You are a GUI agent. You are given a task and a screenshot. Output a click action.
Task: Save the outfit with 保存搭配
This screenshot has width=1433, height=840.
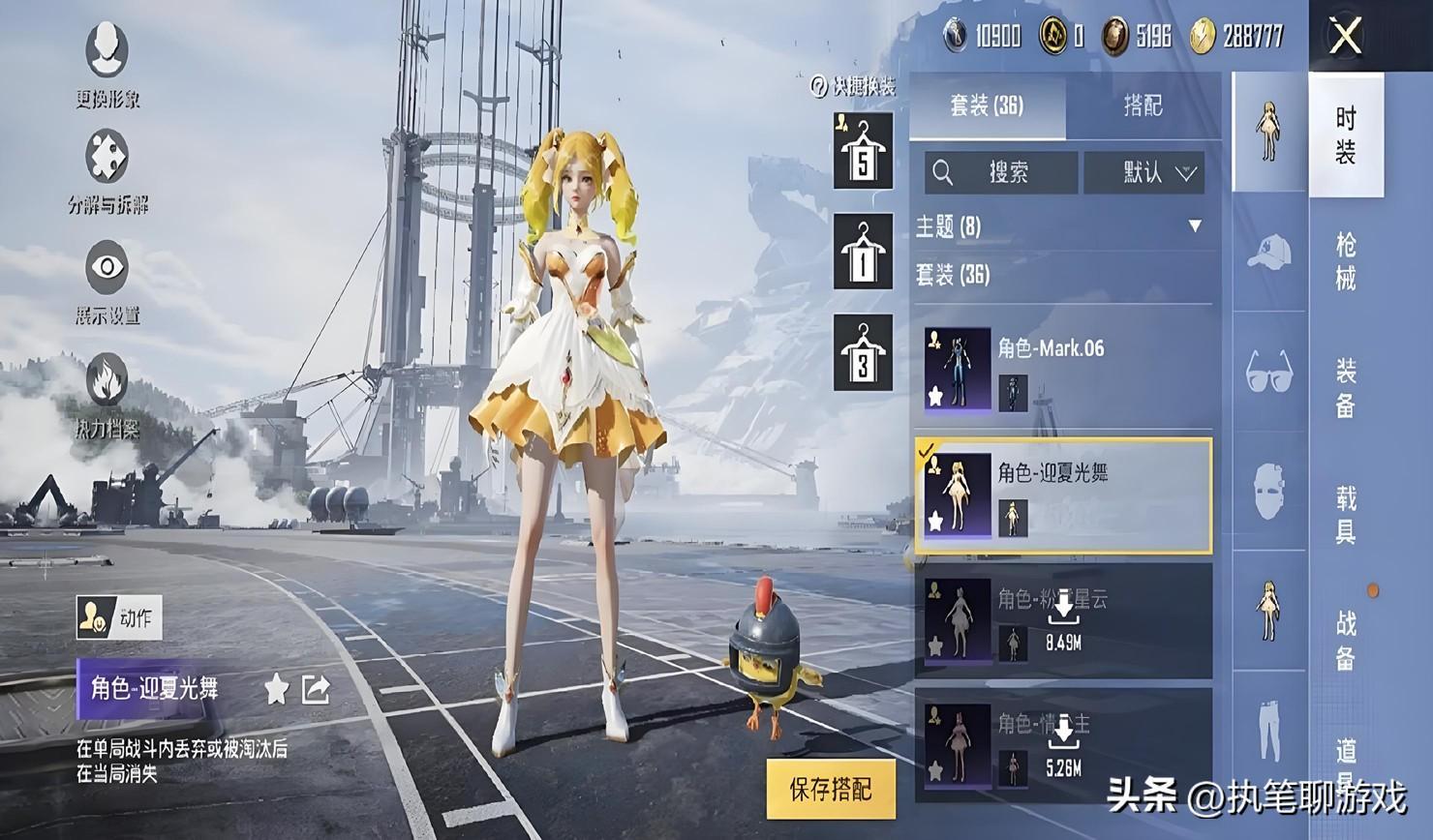coord(831,789)
